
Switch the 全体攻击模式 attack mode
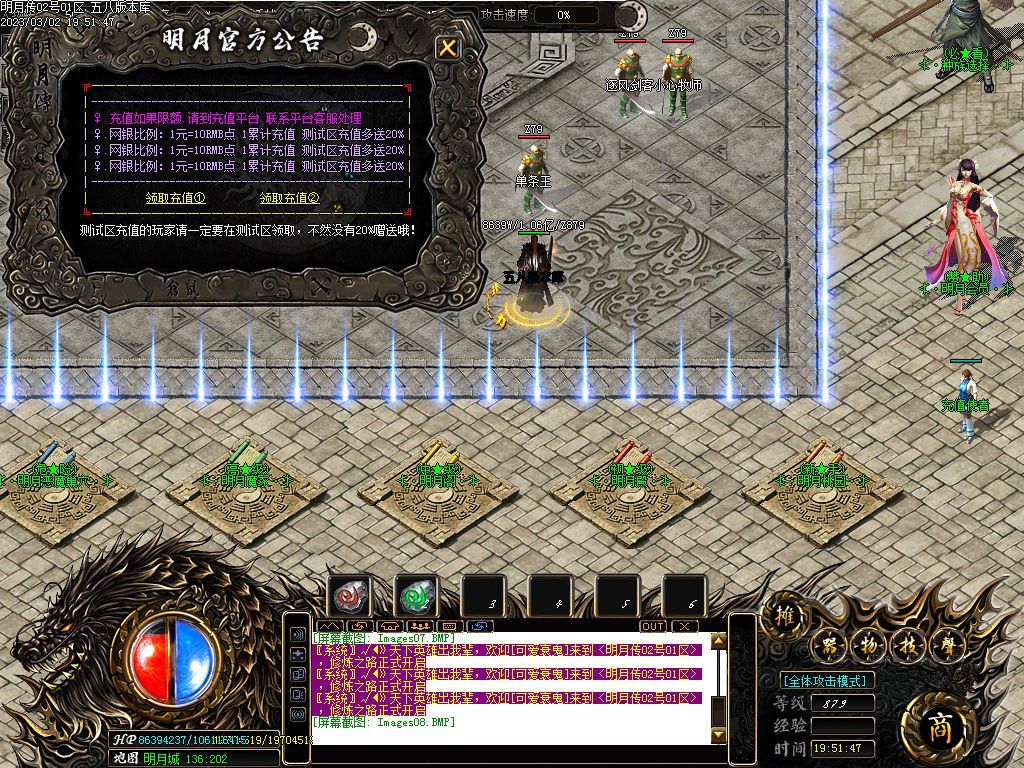826,680
